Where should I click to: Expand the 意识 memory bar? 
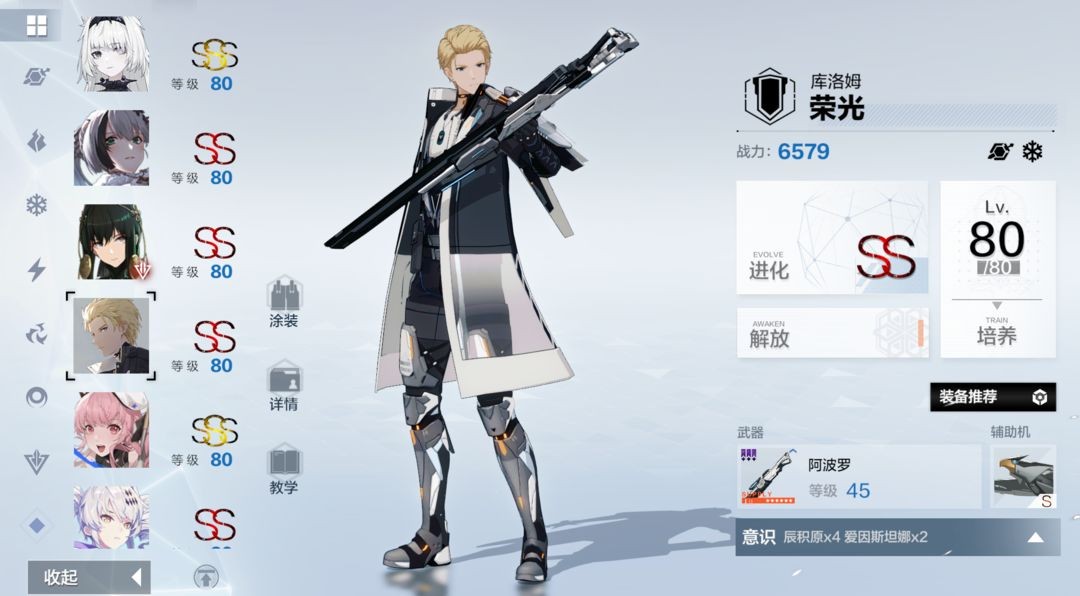click(x=897, y=537)
